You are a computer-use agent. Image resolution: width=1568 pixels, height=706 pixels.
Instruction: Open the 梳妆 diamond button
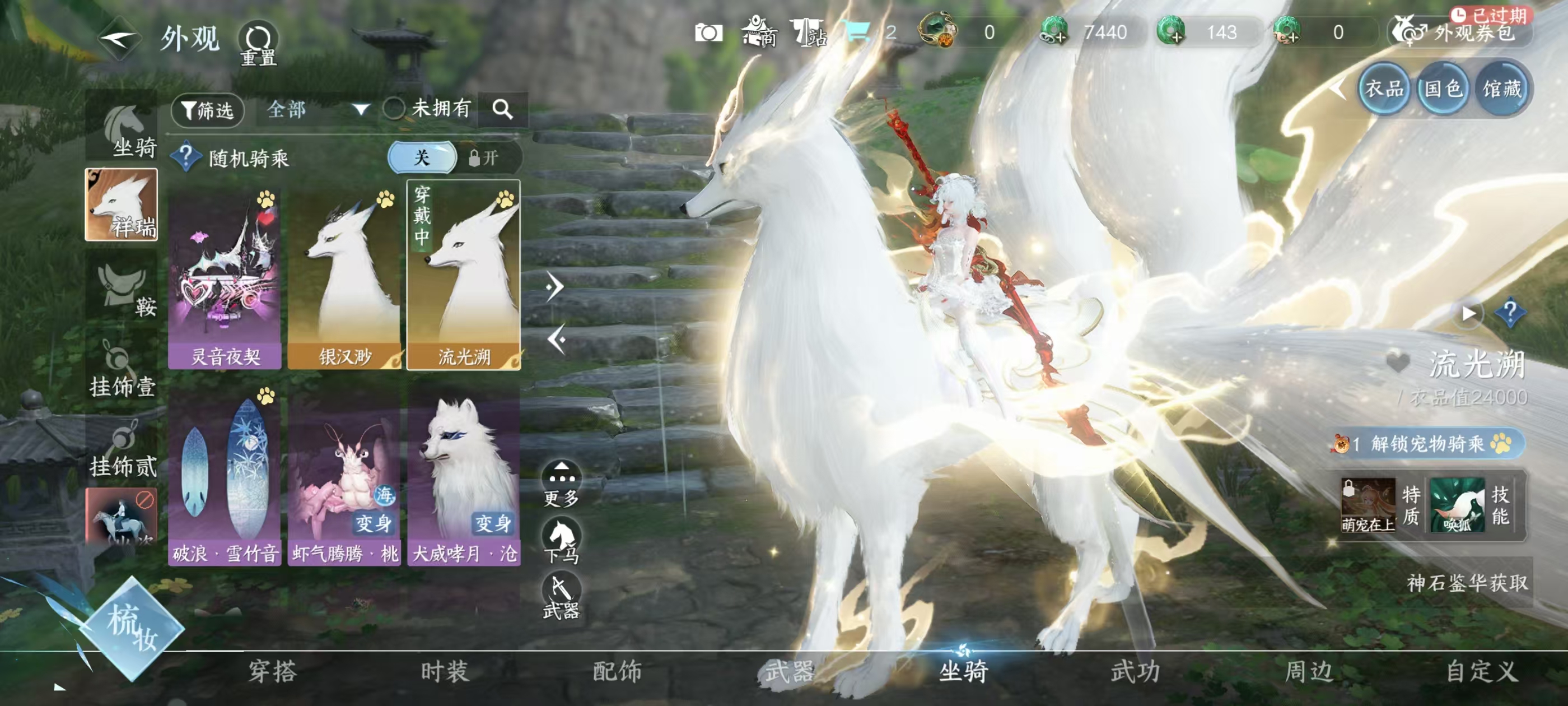click(x=132, y=628)
